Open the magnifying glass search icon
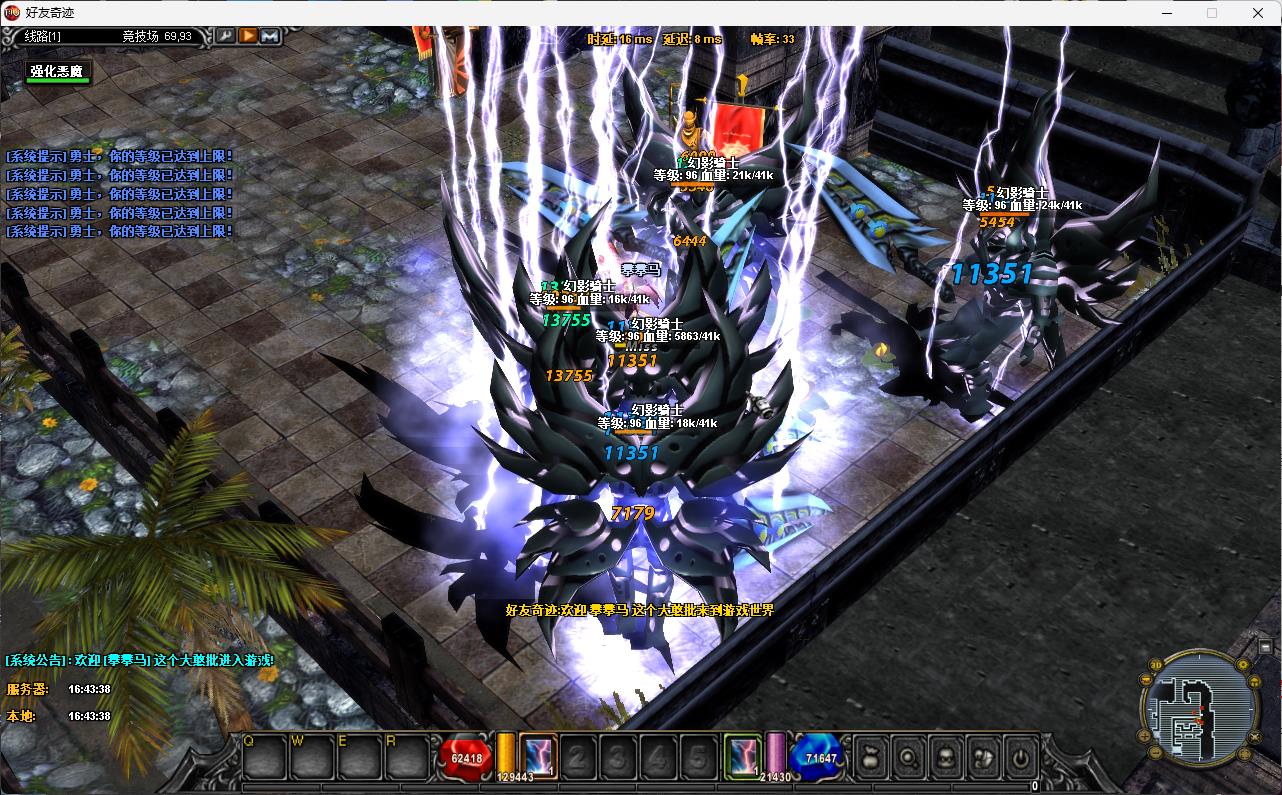Viewport: 1282px width, 795px height. click(x=908, y=758)
